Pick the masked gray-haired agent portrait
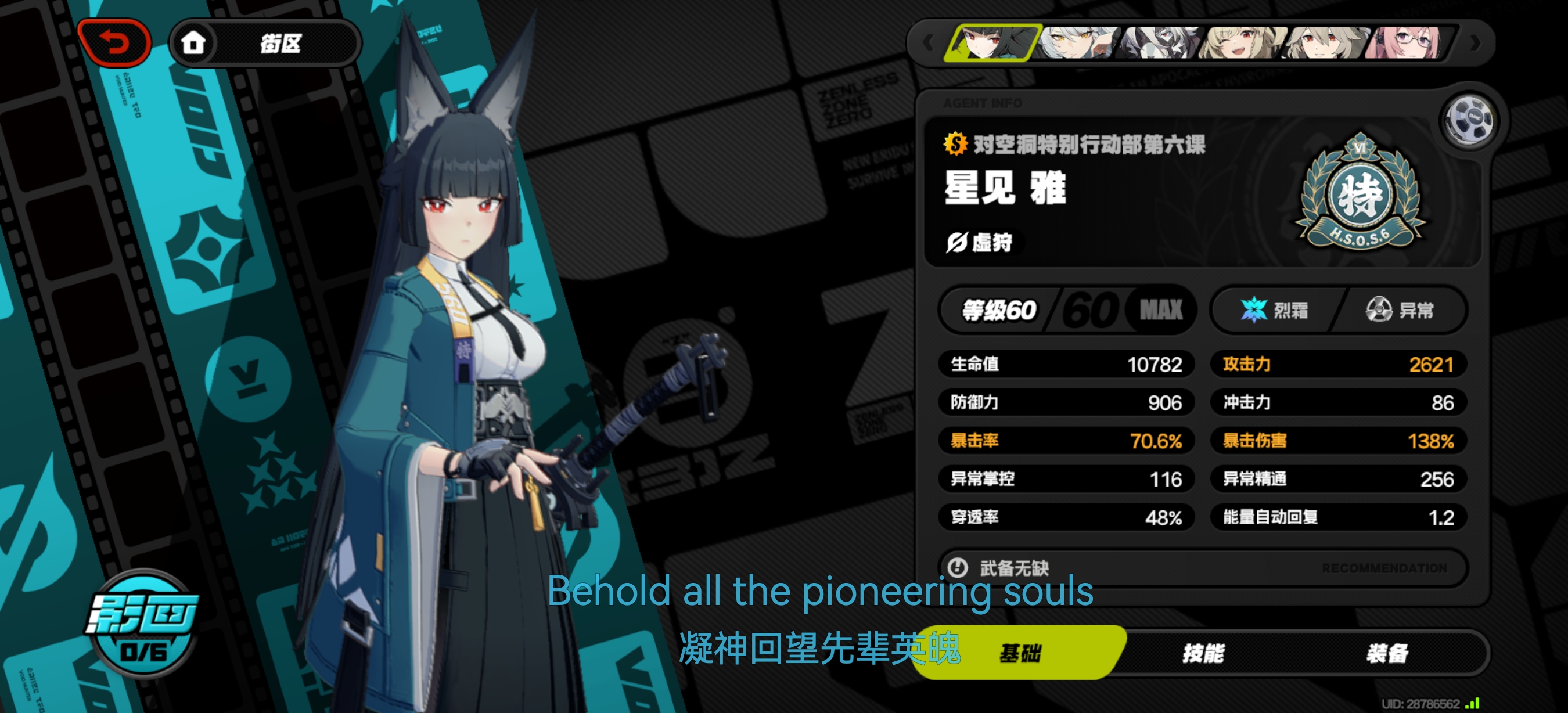This screenshot has height=713, width=1568. click(x=1160, y=42)
